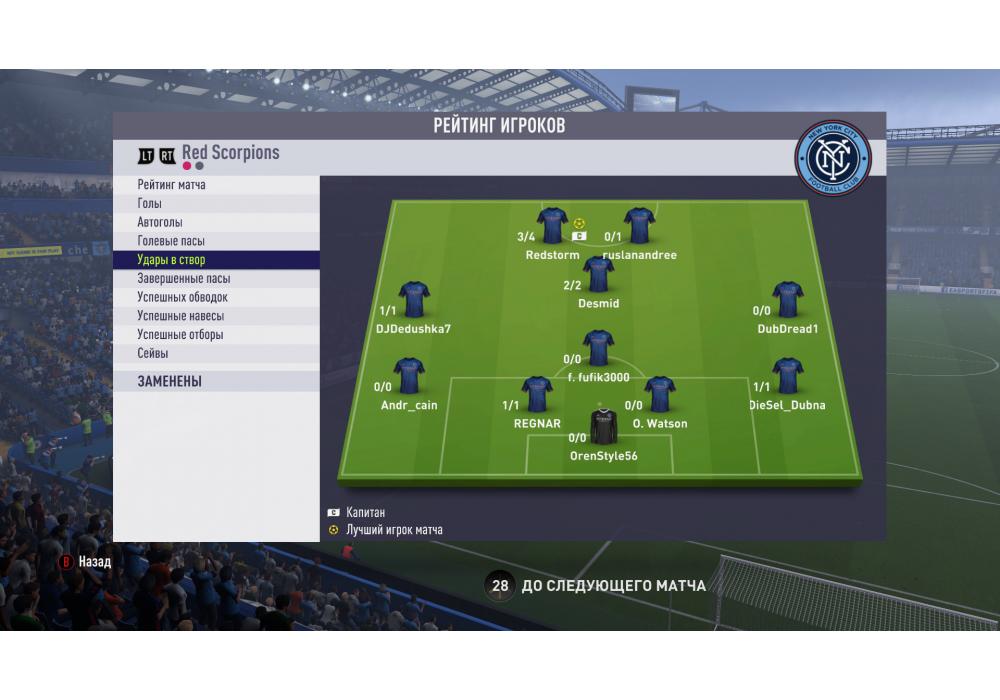Screen dimensions: 1000x700
Task: Select f. fufik3000 in midfield
Action: pyautogui.click(x=598, y=348)
